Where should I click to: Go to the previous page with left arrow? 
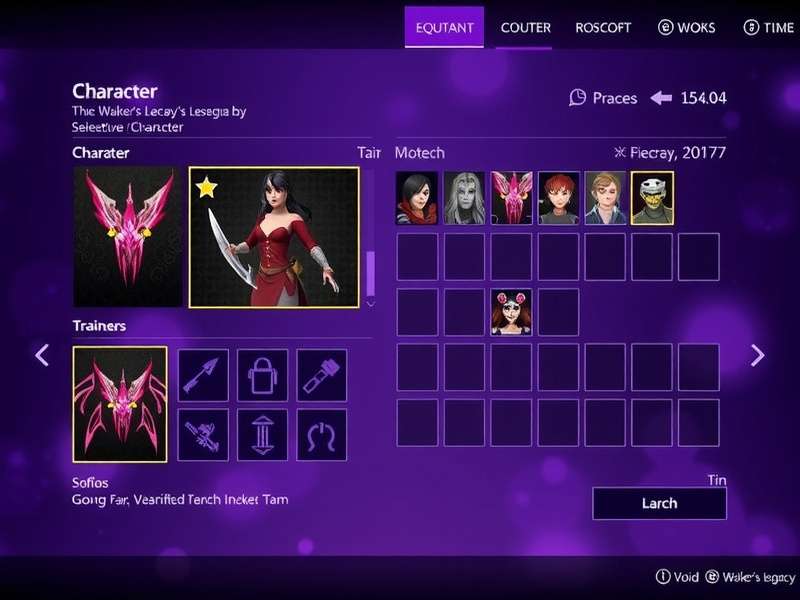[42, 355]
